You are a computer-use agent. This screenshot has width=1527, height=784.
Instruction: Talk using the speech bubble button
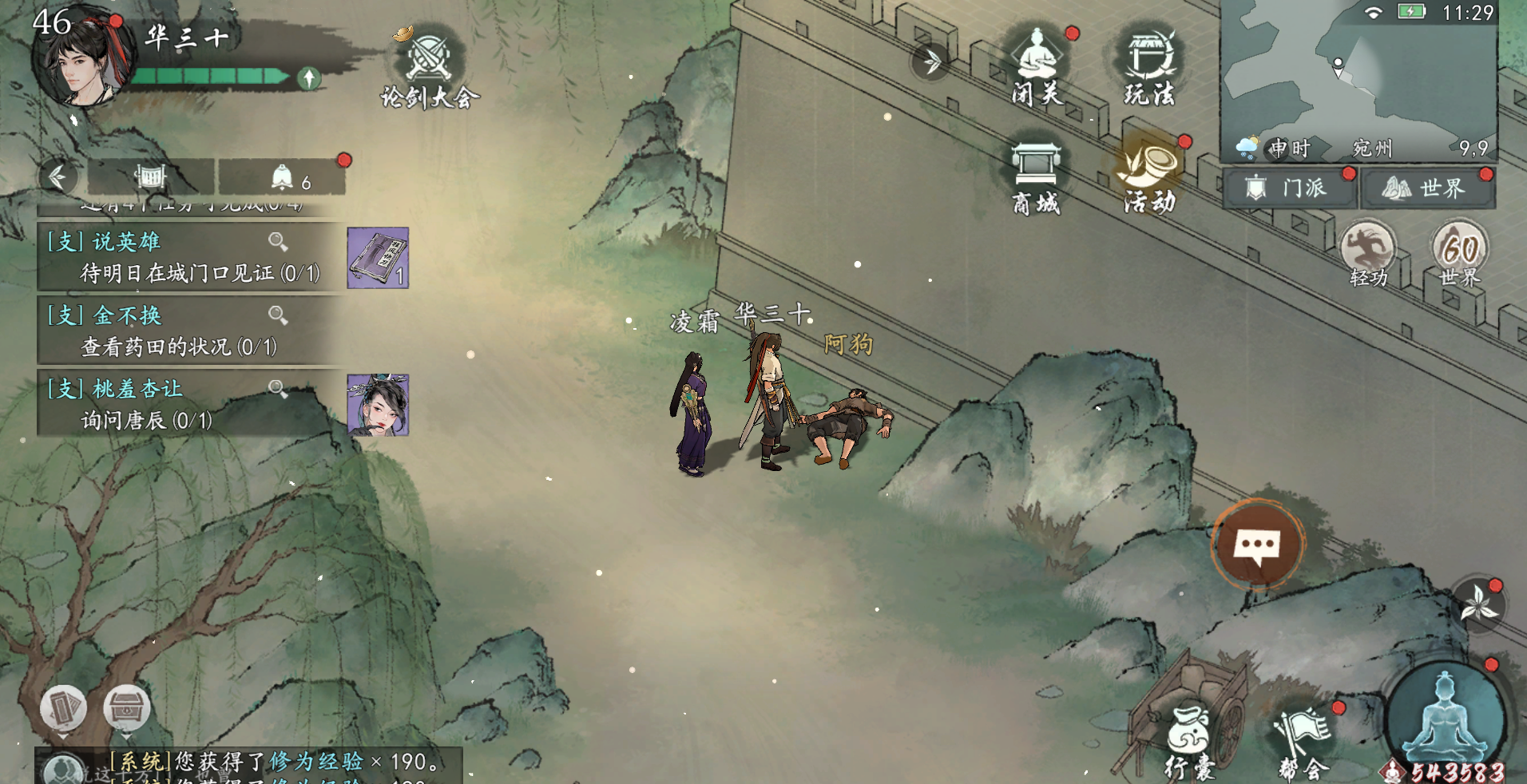pos(1258,546)
